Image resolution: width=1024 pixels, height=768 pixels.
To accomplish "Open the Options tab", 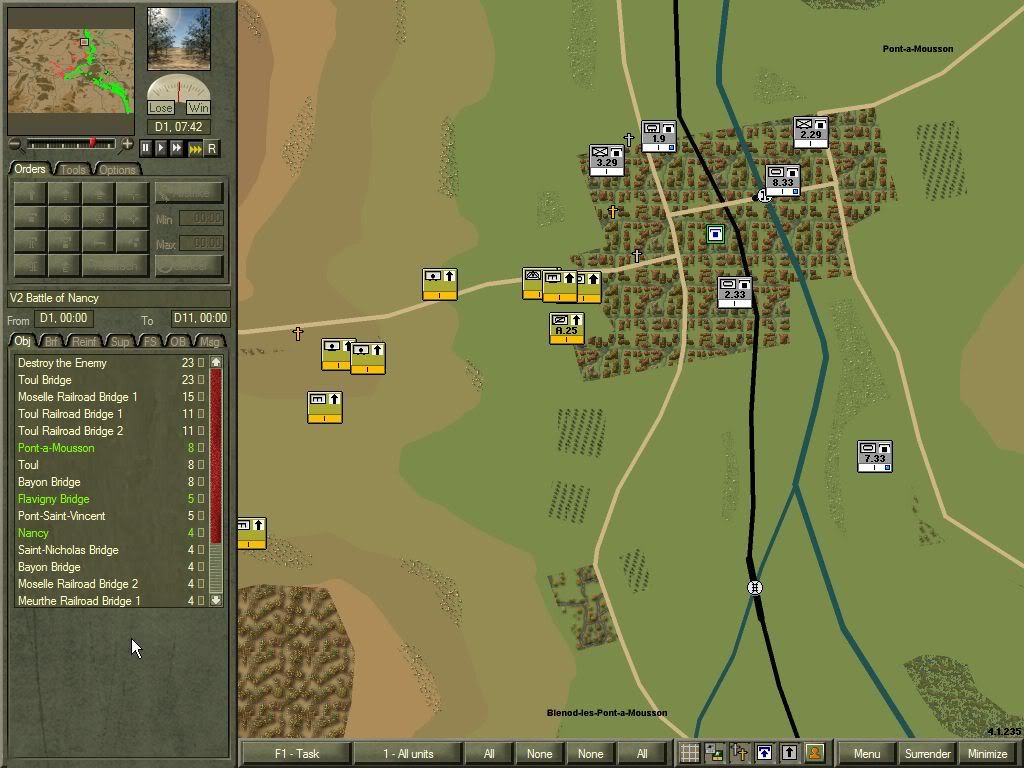I will [x=117, y=170].
